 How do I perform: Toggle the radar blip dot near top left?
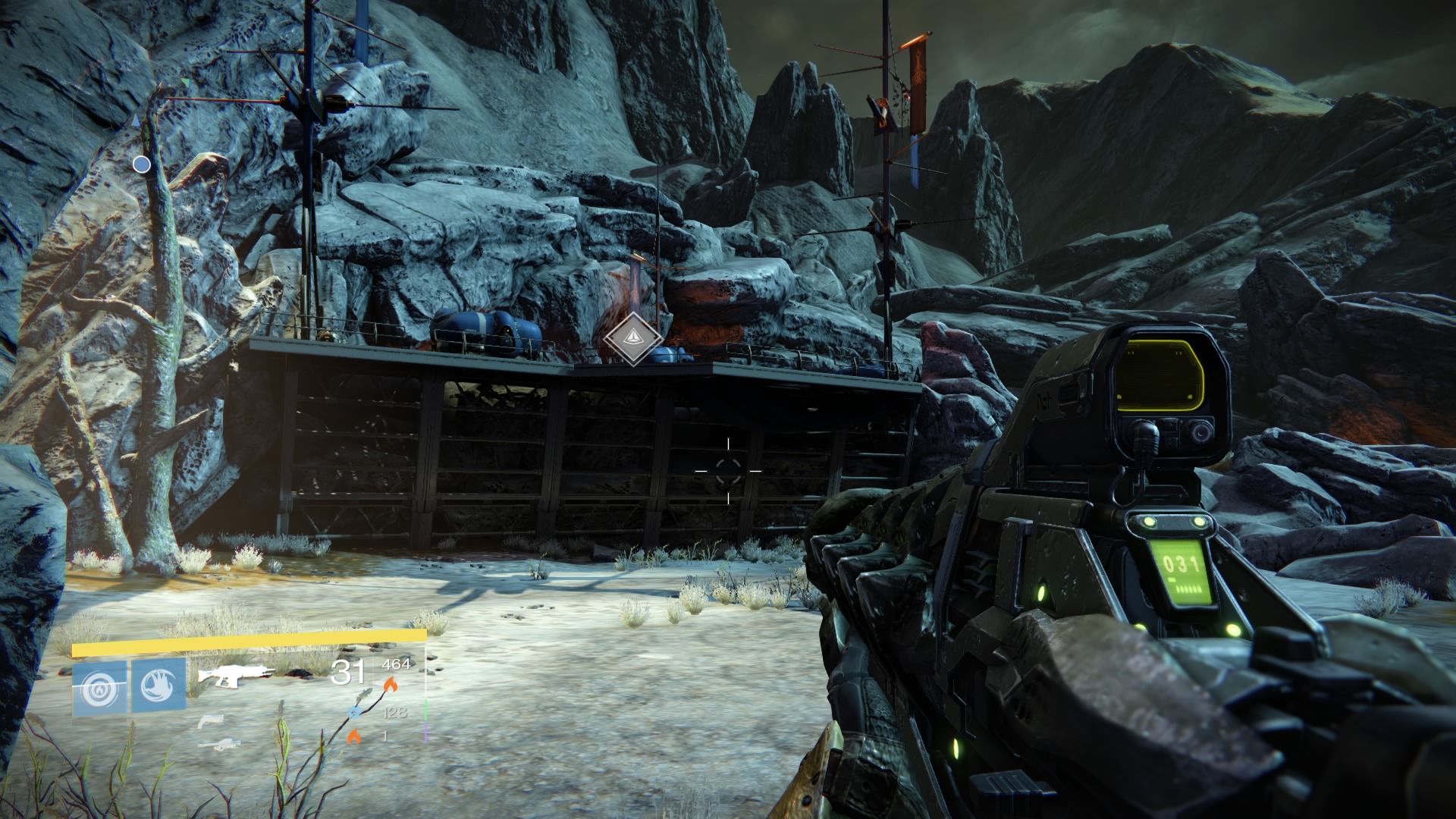coord(141,163)
